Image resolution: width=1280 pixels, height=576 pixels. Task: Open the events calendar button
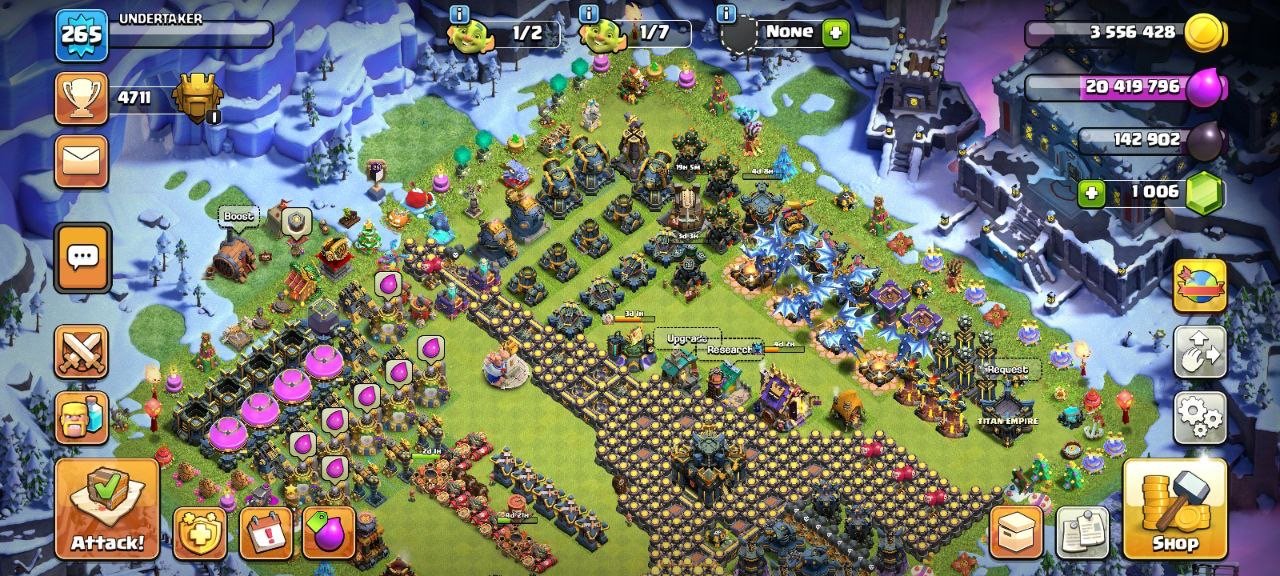coord(266,533)
